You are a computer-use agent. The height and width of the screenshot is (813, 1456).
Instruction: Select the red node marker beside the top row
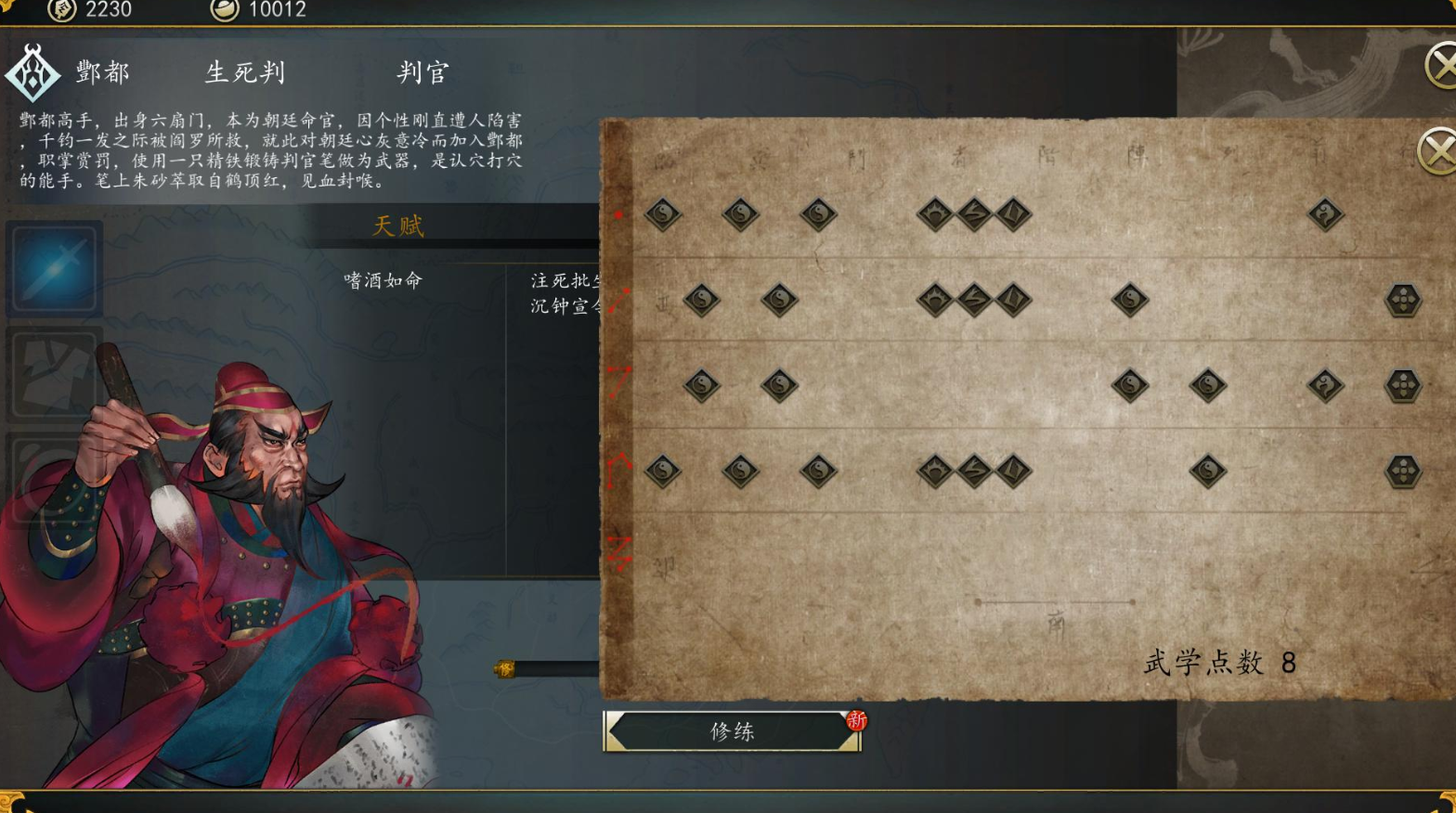pos(619,214)
